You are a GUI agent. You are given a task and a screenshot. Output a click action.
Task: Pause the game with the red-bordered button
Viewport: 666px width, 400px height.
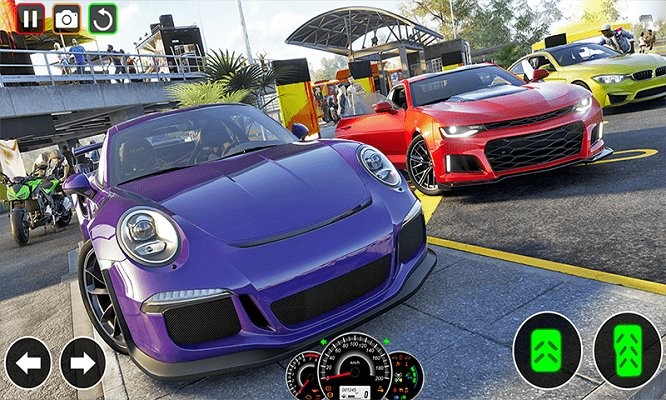[x=31, y=17]
